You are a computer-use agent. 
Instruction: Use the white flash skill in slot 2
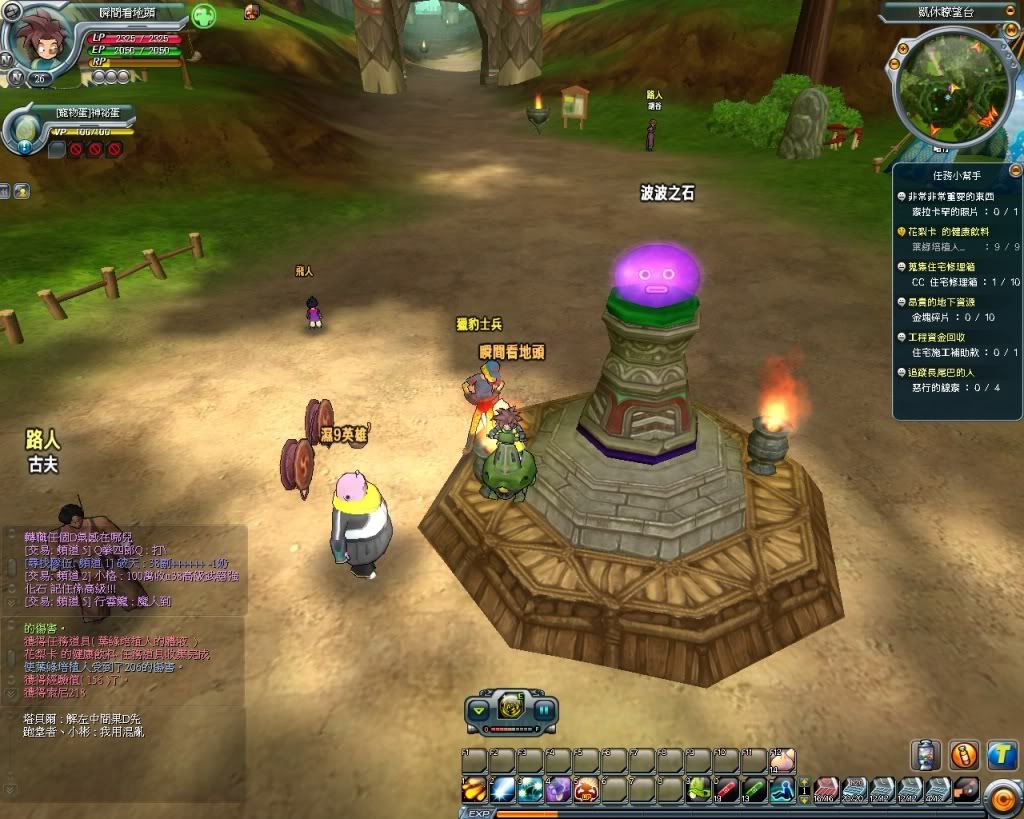pyautogui.click(x=502, y=790)
